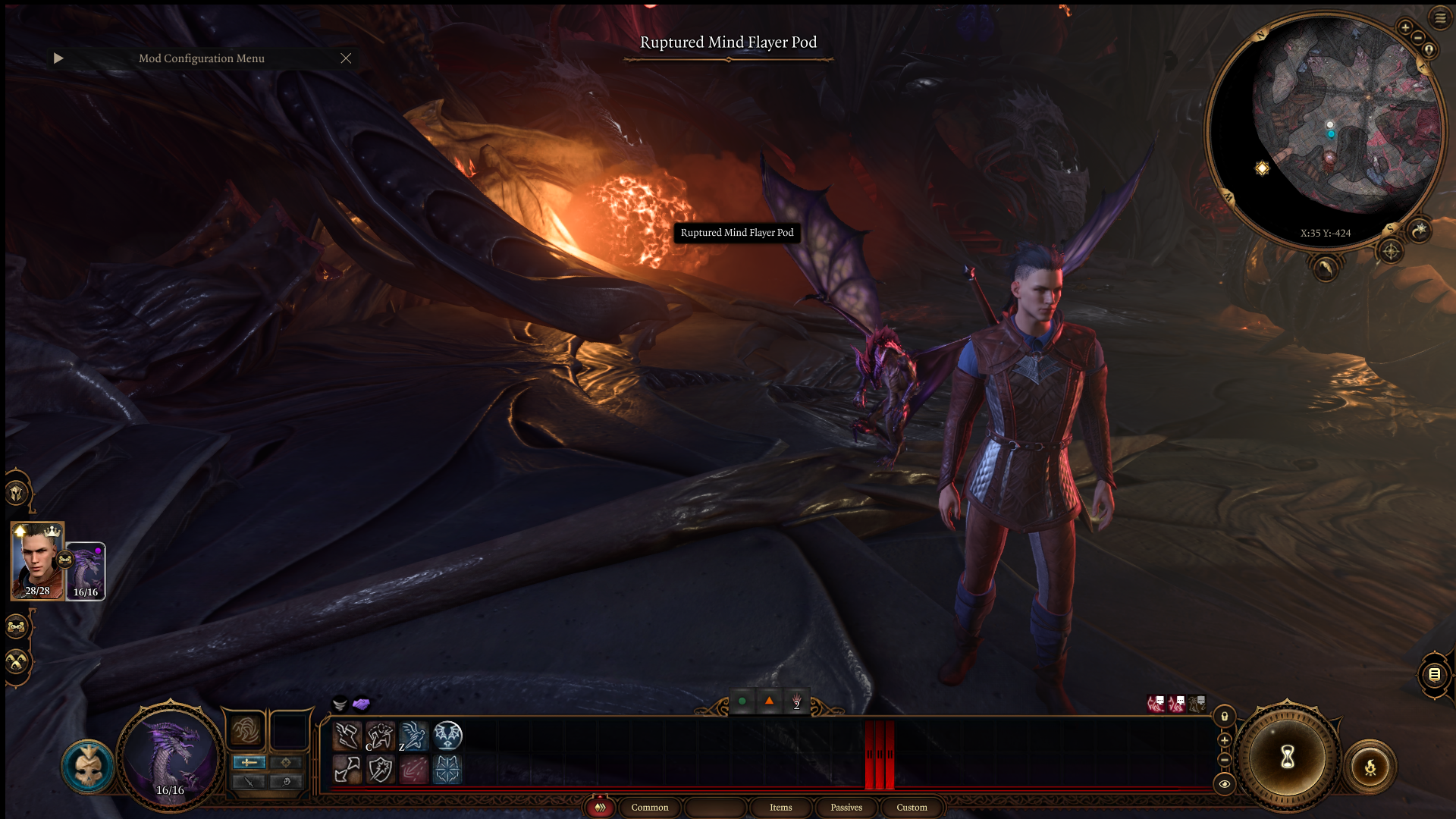Zoom out on the minimap
This screenshot has width=1456, height=819.
(x=1418, y=38)
